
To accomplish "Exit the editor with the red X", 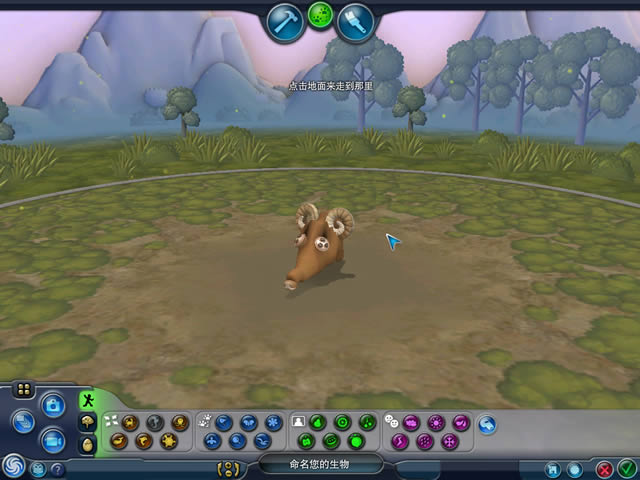I will pyautogui.click(x=604, y=468).
